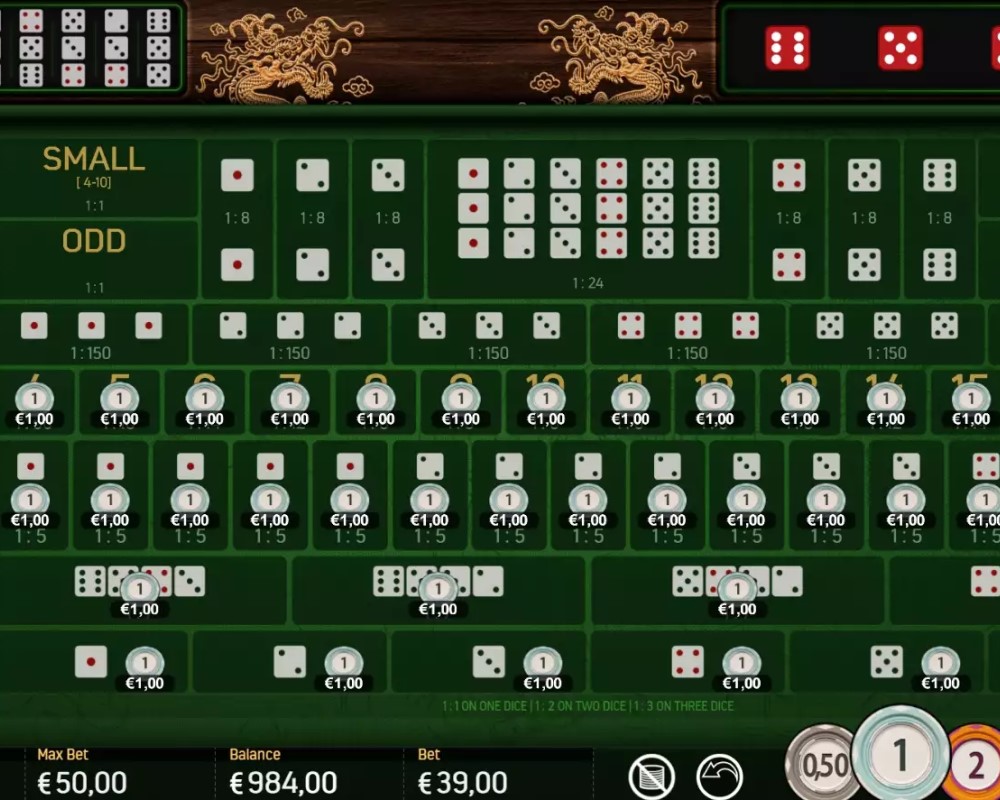This screenshot has width=1000, height=800.
Task: Choose the triple fours bet
Action: tap(688, 335)
